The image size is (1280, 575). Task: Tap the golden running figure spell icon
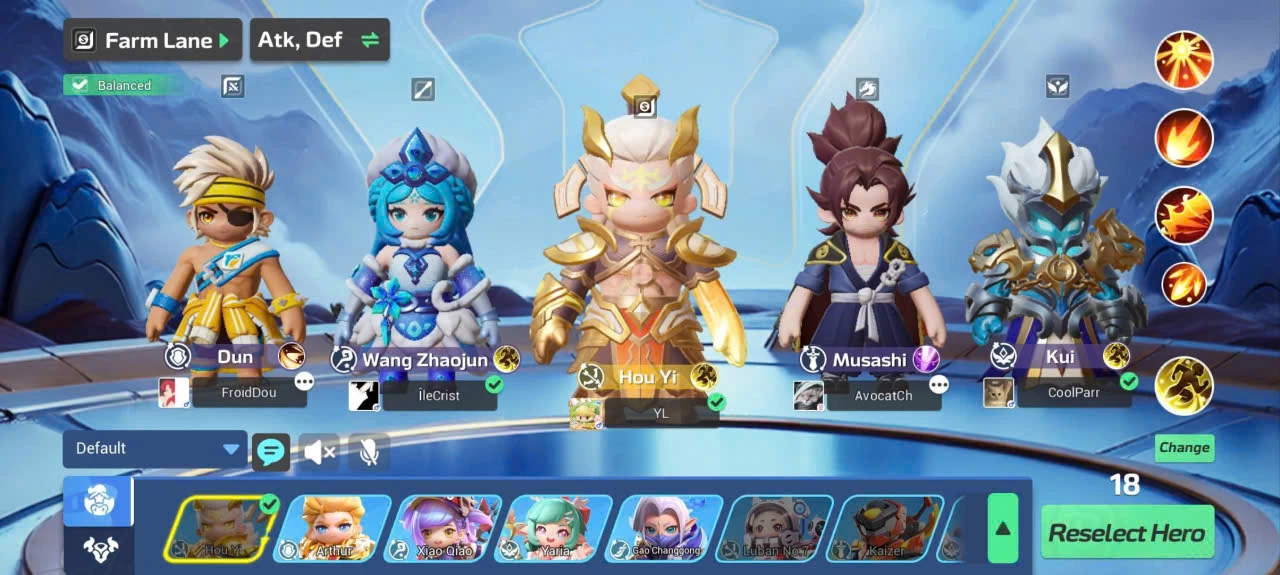click(x=1184, y=386)
